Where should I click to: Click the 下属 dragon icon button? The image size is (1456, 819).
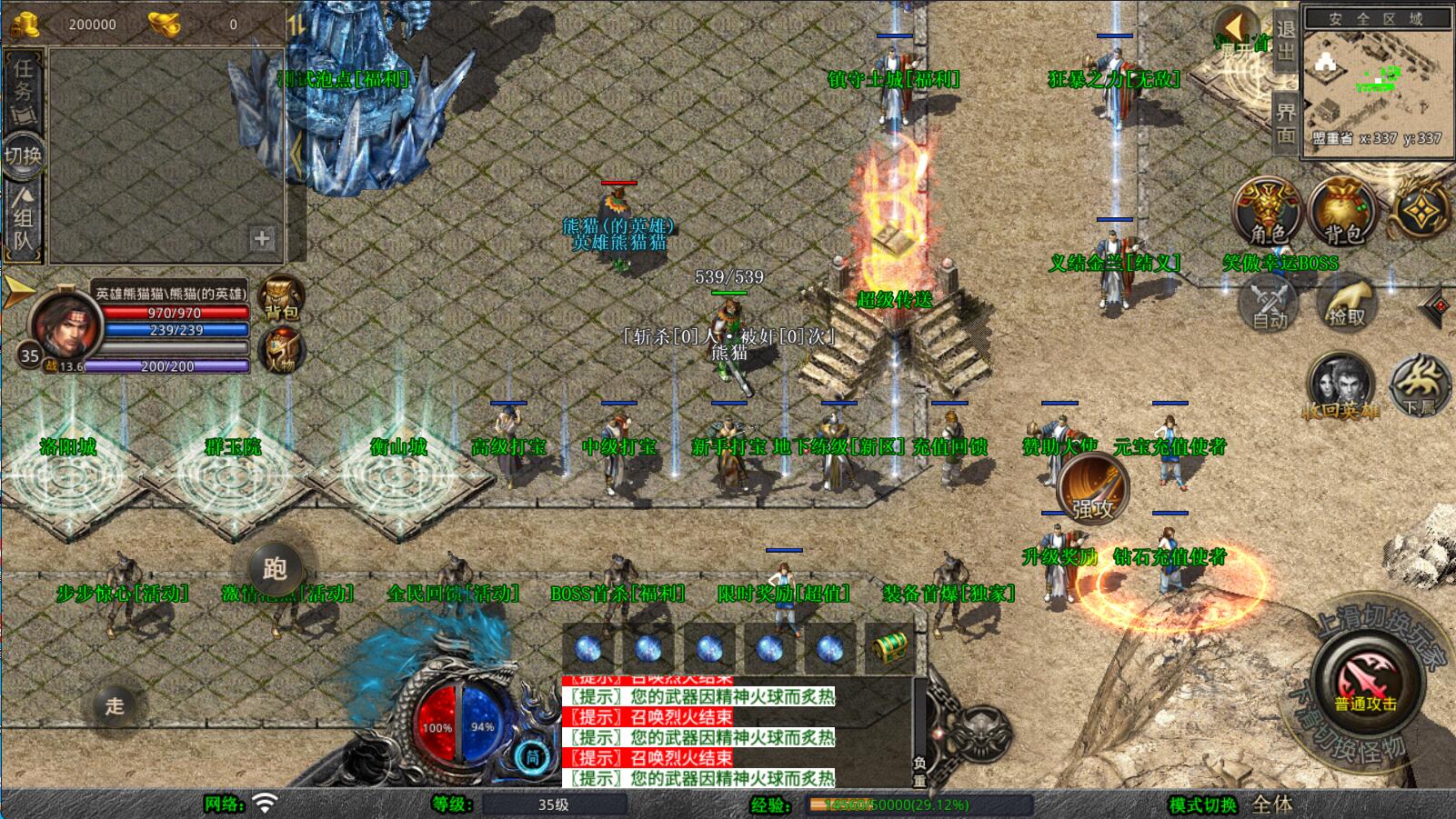point(1418,383)
